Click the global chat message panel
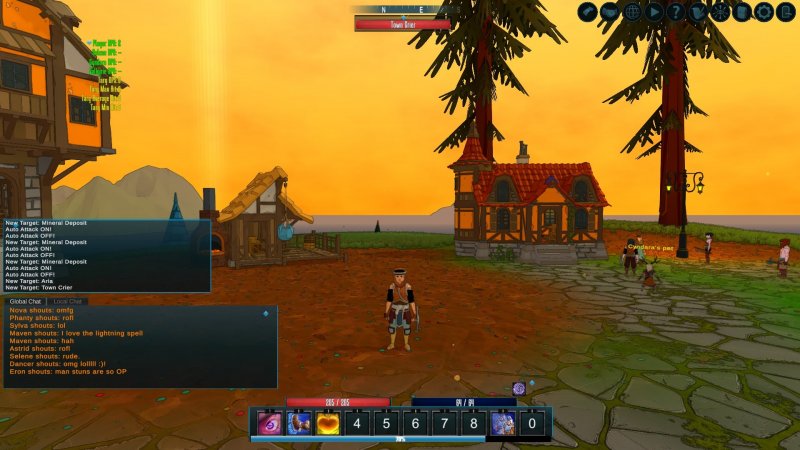800x450 pixels. point(138,346)
